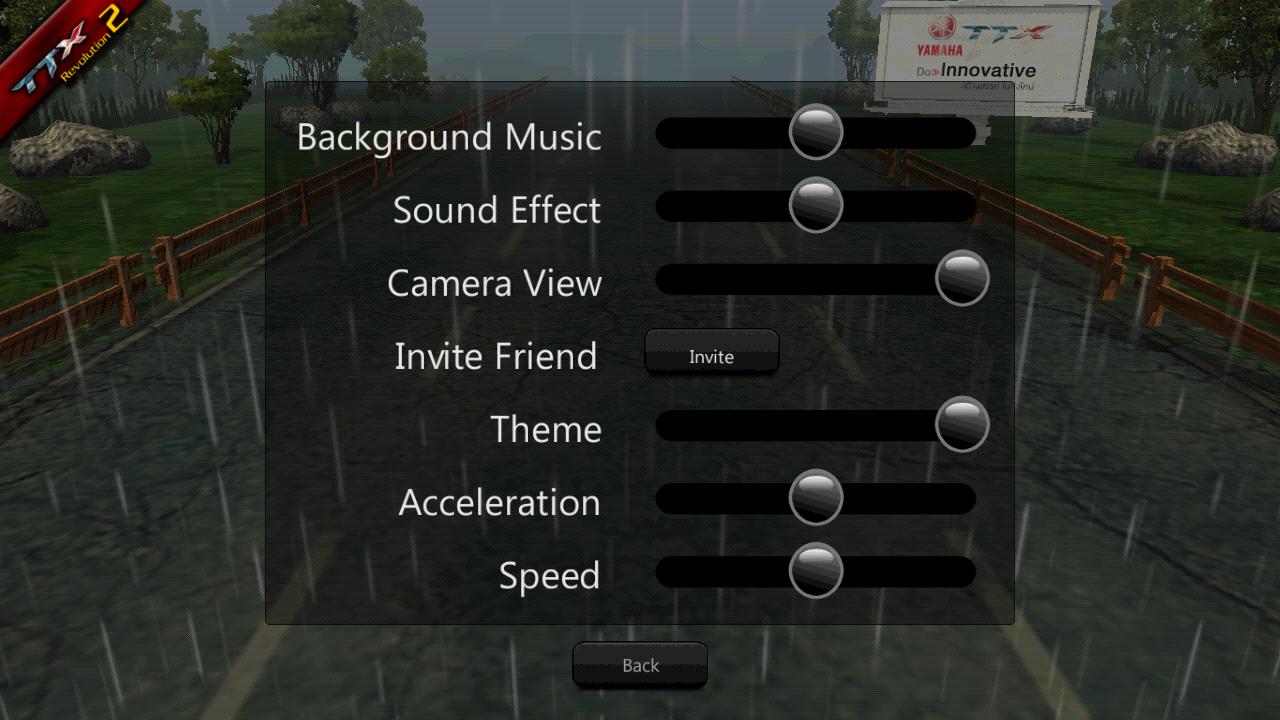Click the Invite Friend label
Image resolution: width=1280 pixels, height=720 pixels.
click(496, 356)
